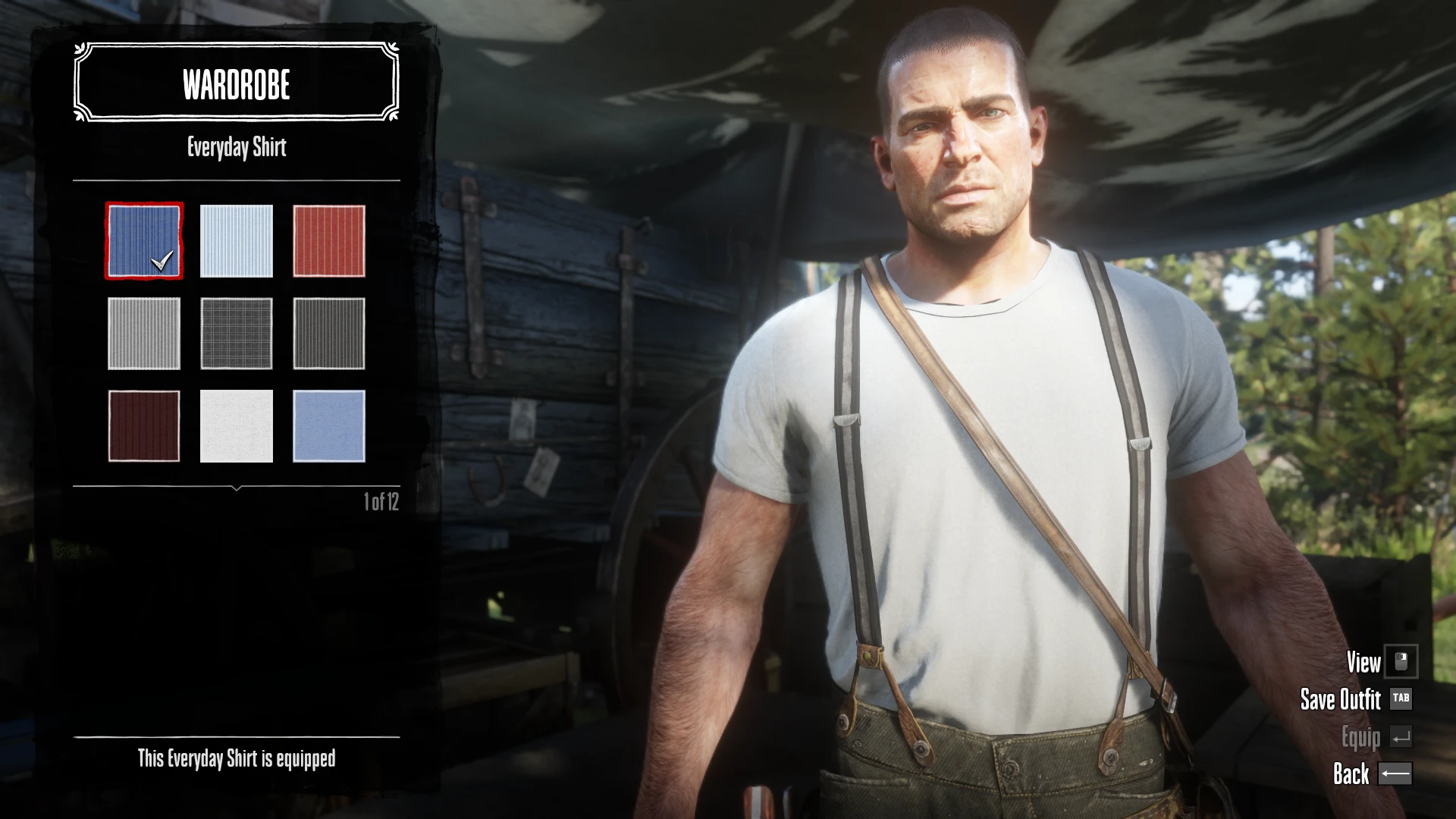Go Back from the wardrobe

1351,773
